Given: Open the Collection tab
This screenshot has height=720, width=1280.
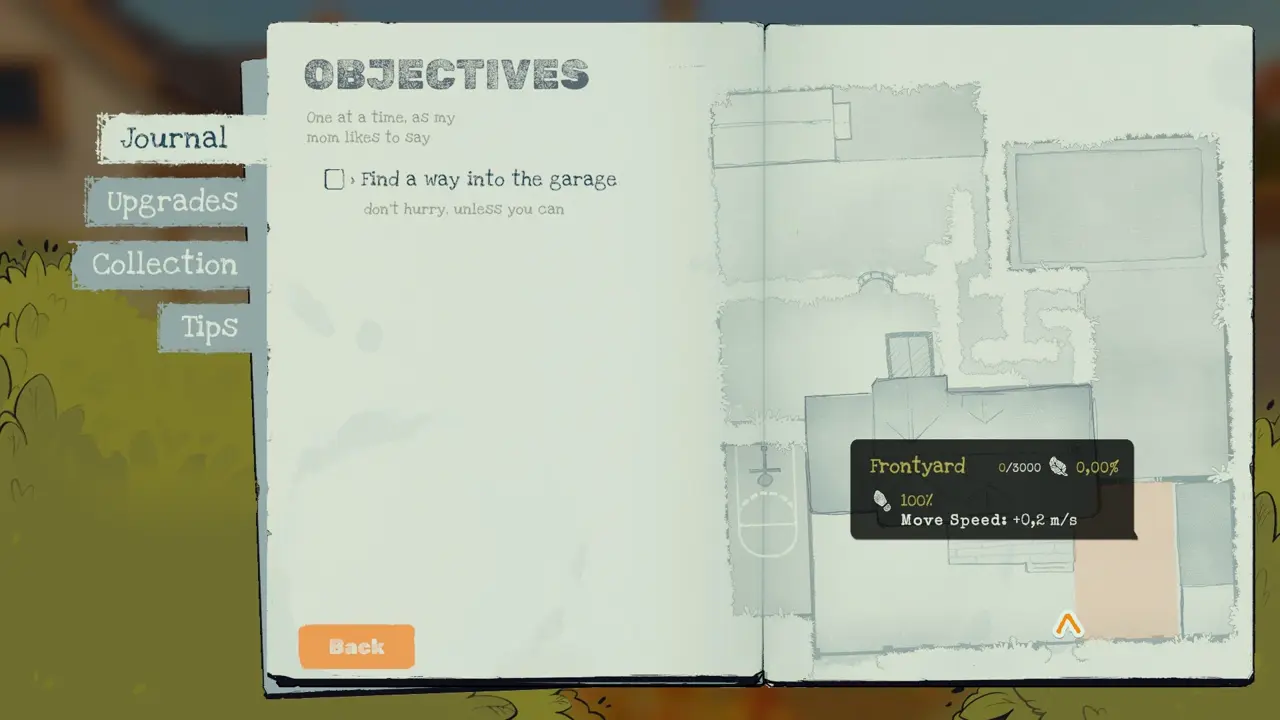Looking at the screenshot, I should click(164, 264).
